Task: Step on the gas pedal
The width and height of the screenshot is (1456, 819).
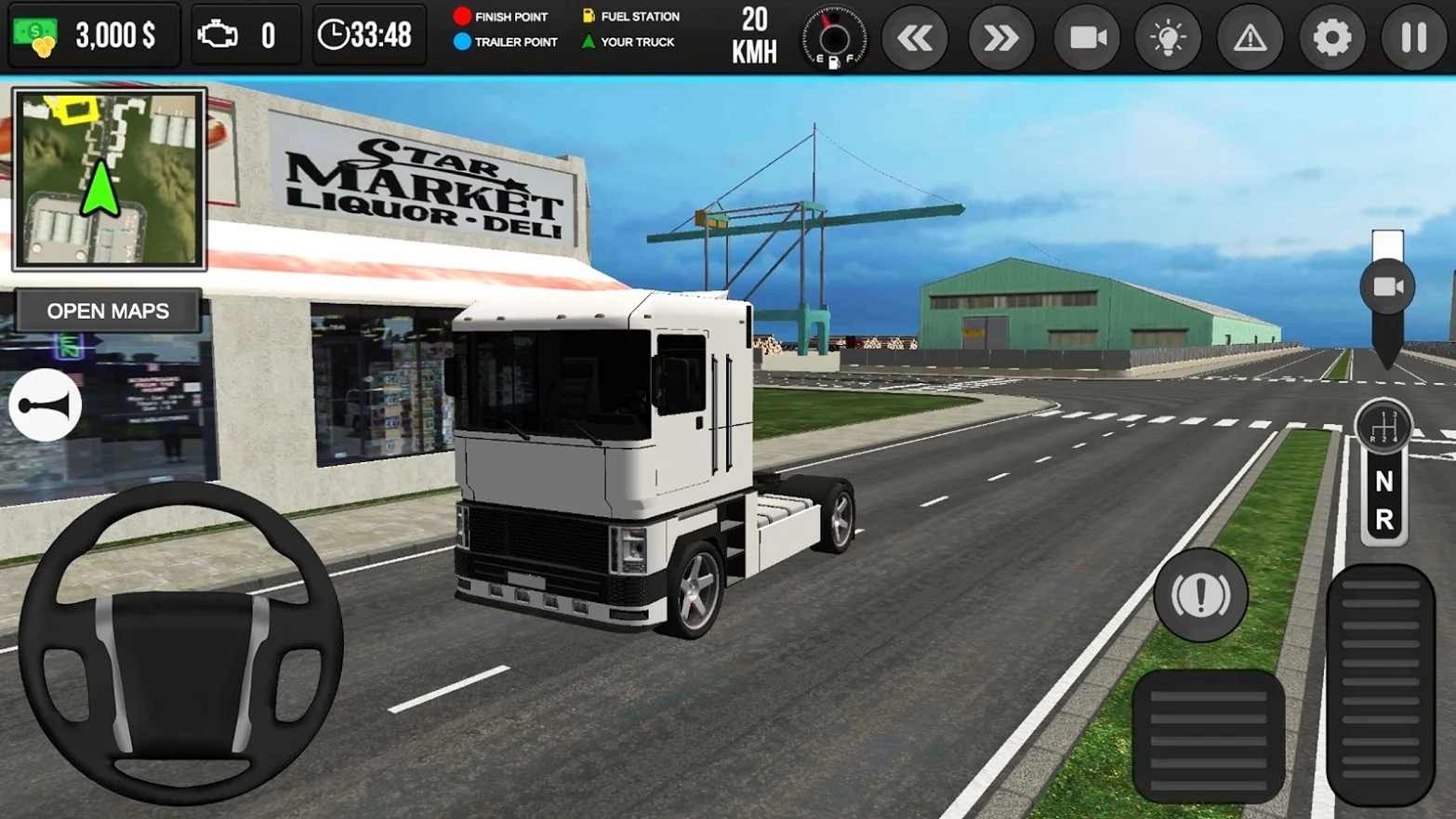Action: (1381, 683)
